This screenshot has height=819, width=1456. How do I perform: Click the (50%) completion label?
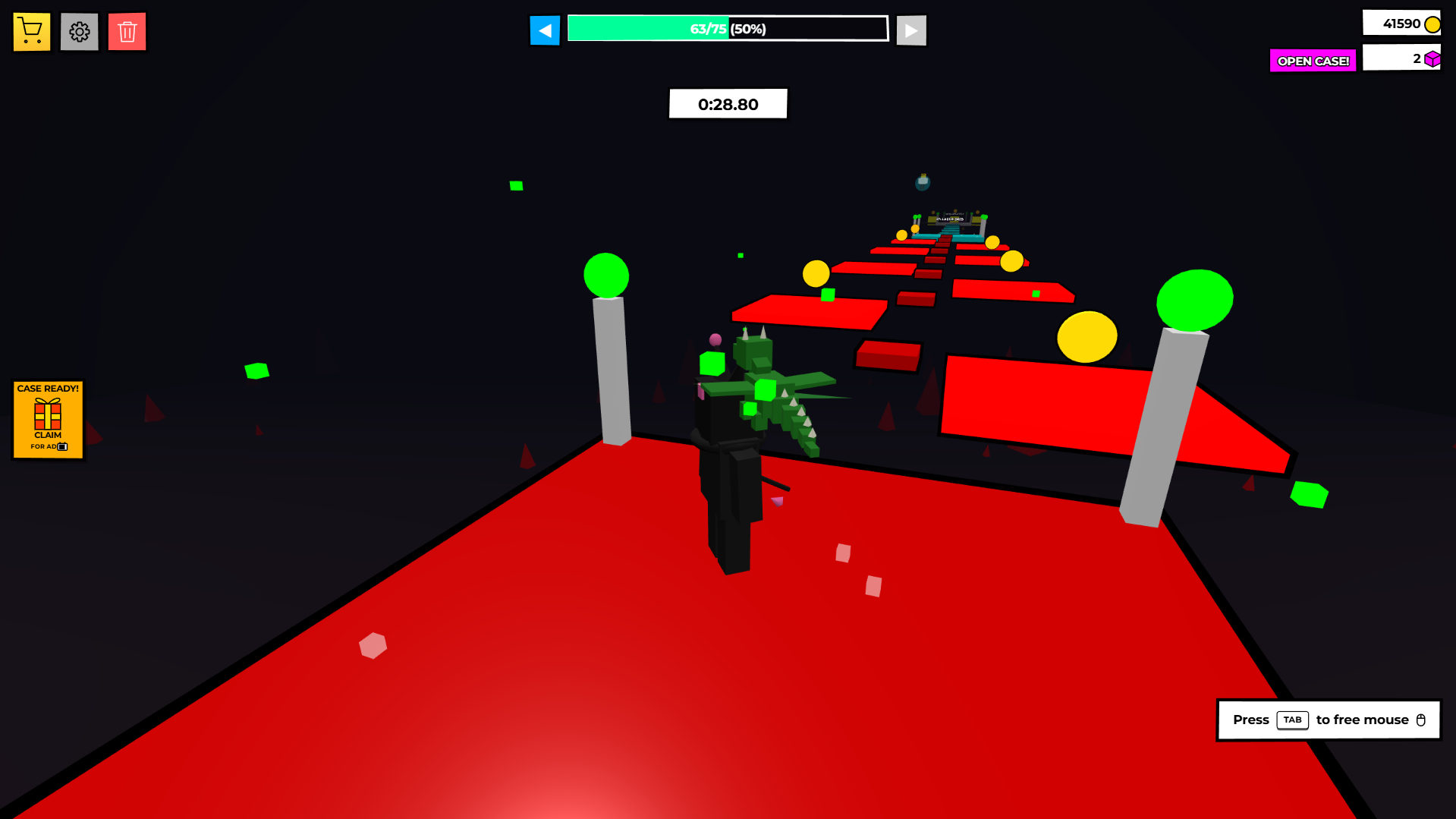(747, 29)
